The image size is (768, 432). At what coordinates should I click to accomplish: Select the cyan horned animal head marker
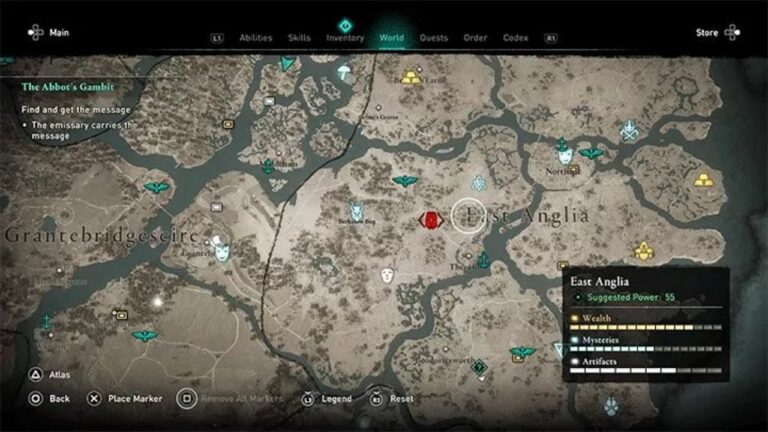tap(356, 210)
